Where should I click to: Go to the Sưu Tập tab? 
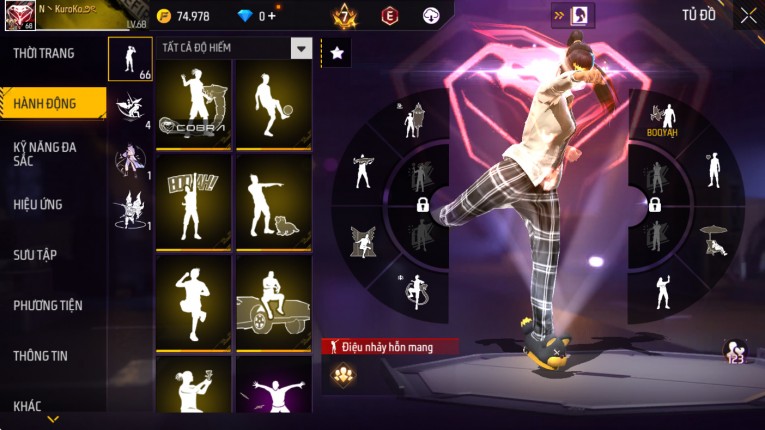point(35,255)
